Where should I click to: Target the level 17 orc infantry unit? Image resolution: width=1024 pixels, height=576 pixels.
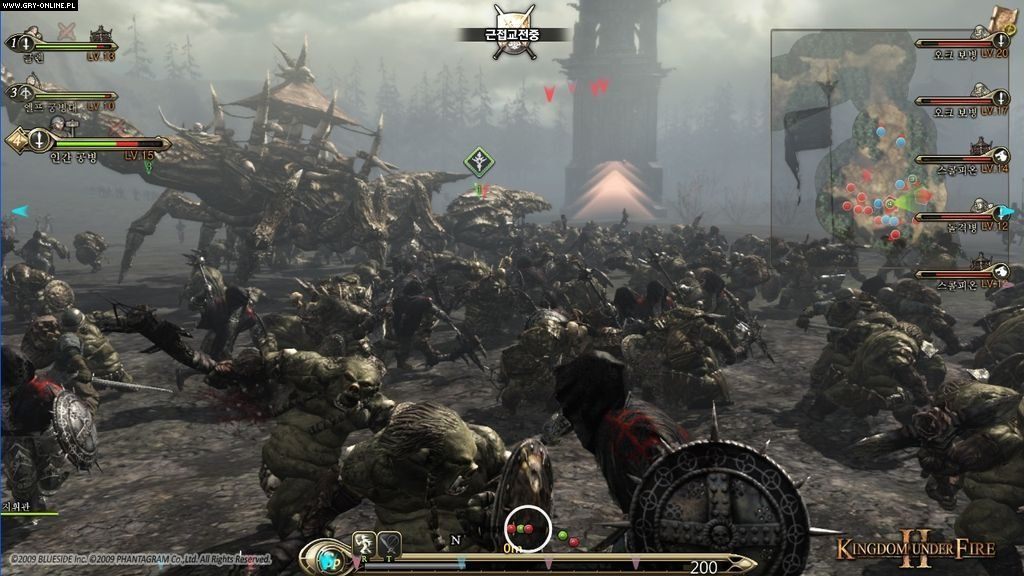click(962, 101)
